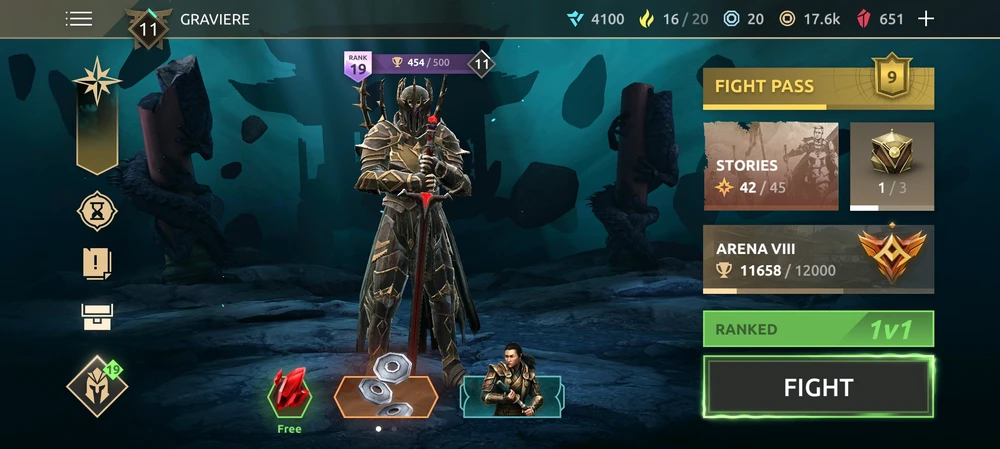The image size is (1000, 449).
Task: Open the quest scroll with exclamation mark
Action: pos(97,264)
